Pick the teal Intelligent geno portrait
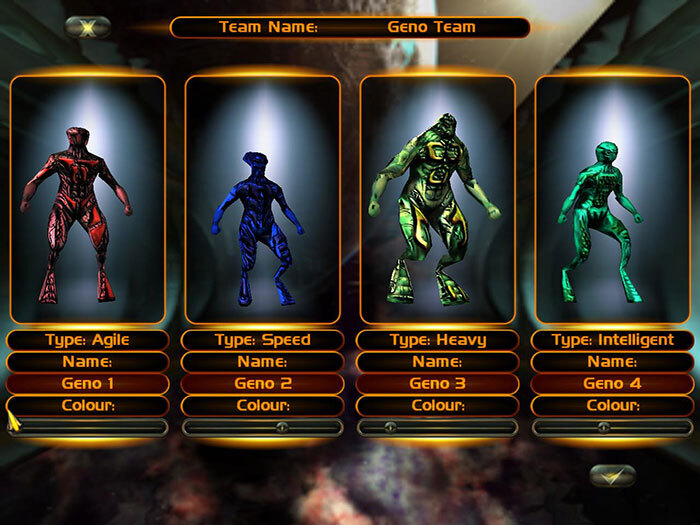700x525 pixels. (x=612, y=200)
